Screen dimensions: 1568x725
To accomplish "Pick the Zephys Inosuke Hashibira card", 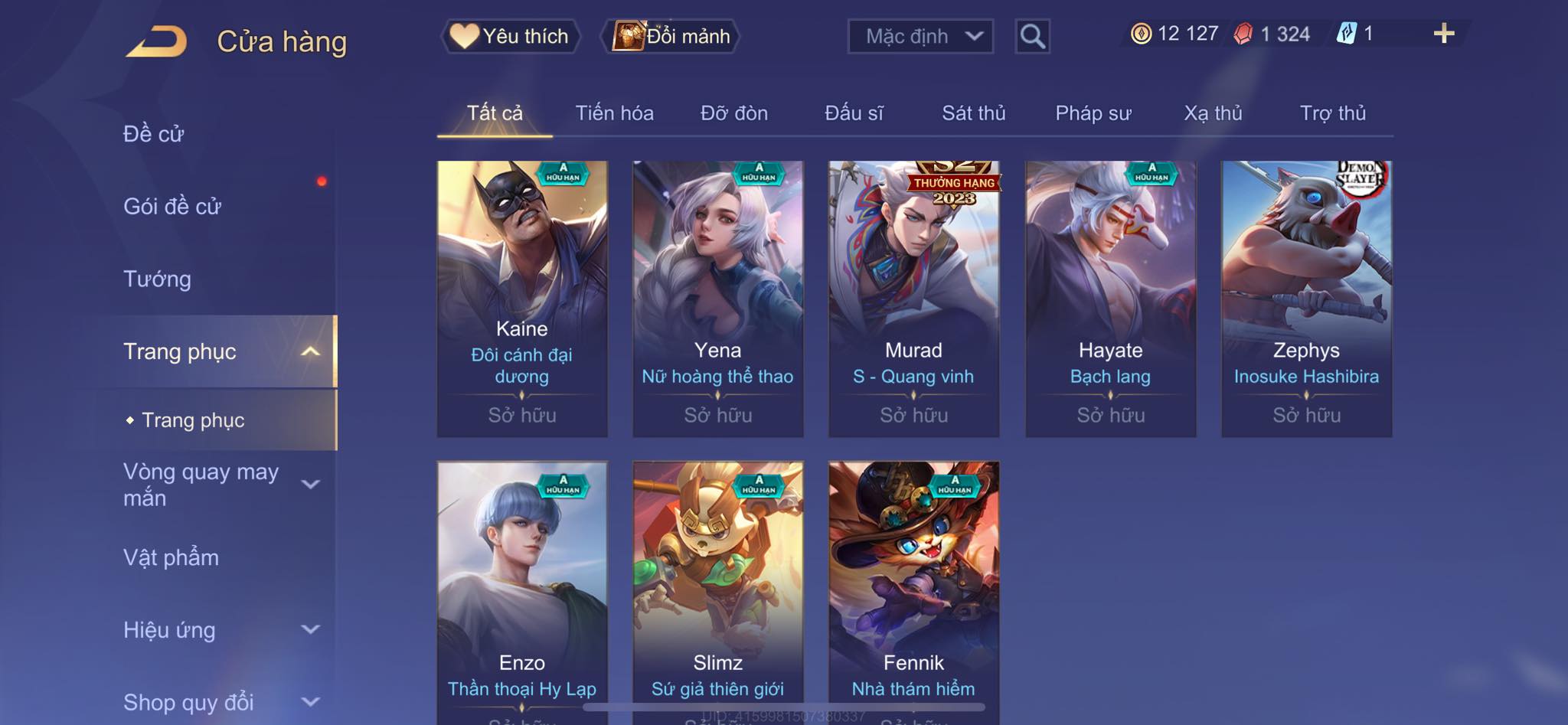I will click(x=1306, y=299).
